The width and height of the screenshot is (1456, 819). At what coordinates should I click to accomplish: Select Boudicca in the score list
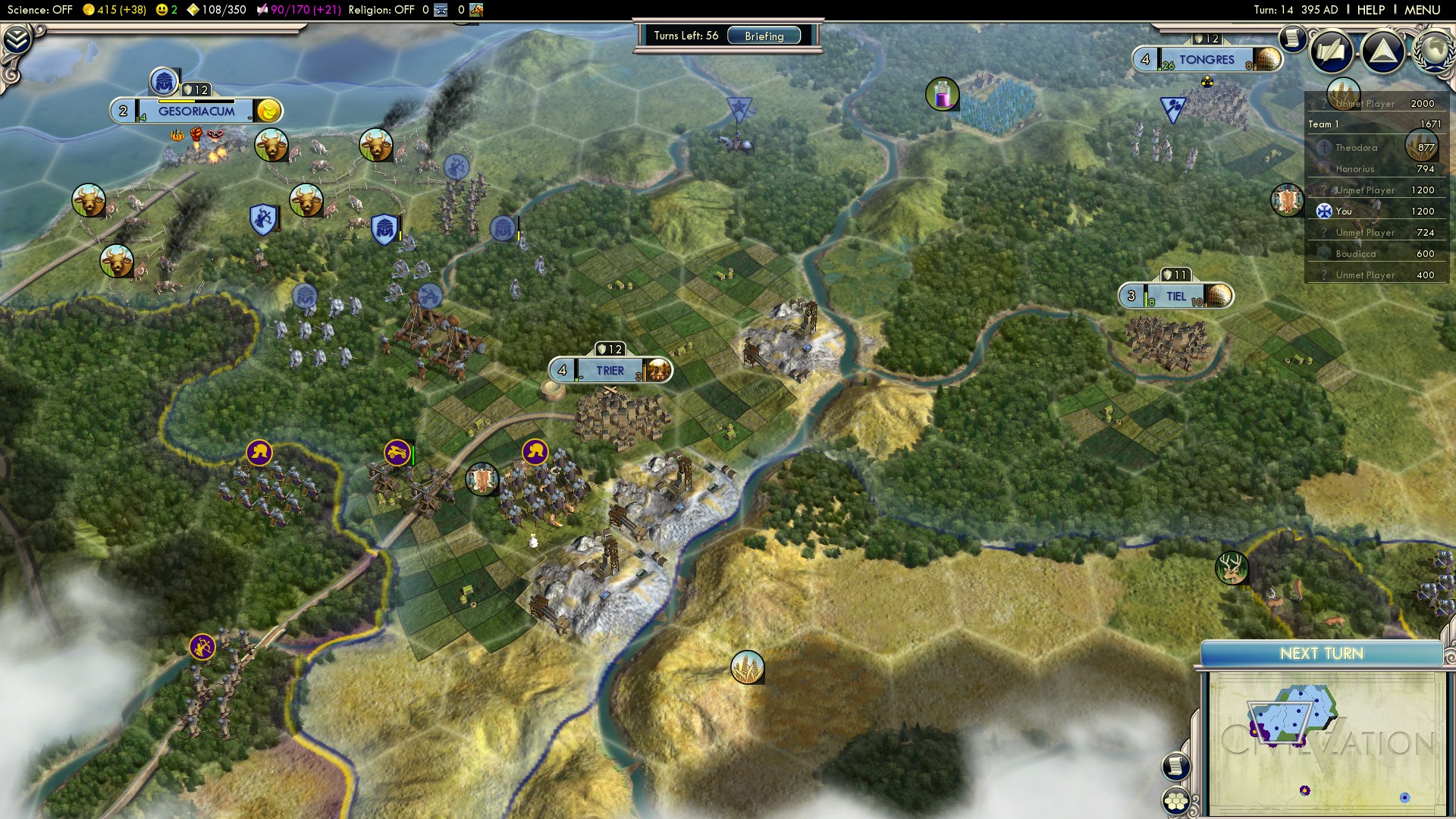[1355, 254]
